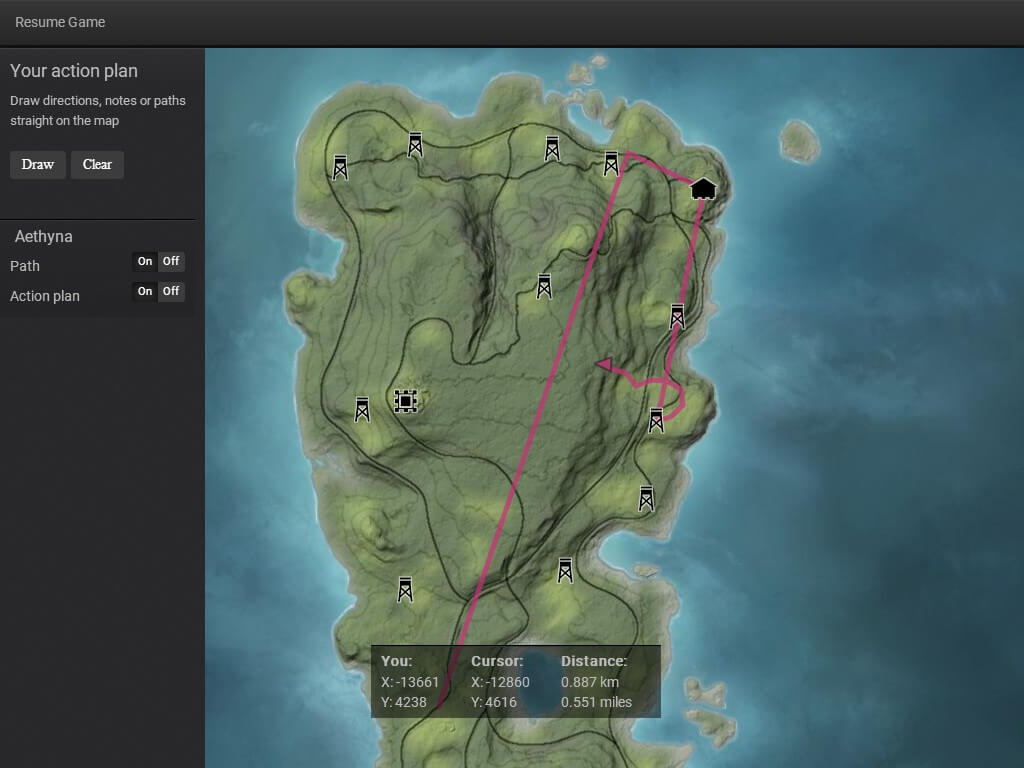Screen dimensions: 1024x768
Task: Switch the Action plan display Off
Action: pos(171,291)
